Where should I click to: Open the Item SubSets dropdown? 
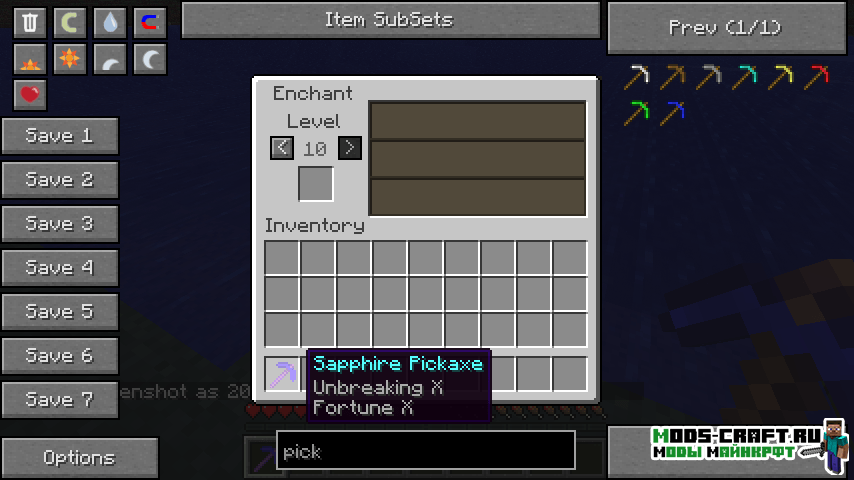(x=390, y=20)
